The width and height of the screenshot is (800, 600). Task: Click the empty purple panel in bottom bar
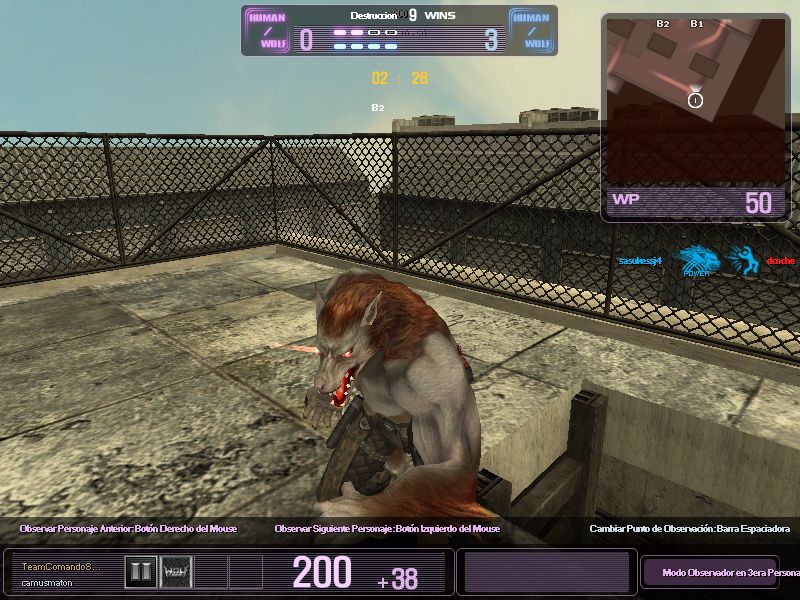click(545, 572)
